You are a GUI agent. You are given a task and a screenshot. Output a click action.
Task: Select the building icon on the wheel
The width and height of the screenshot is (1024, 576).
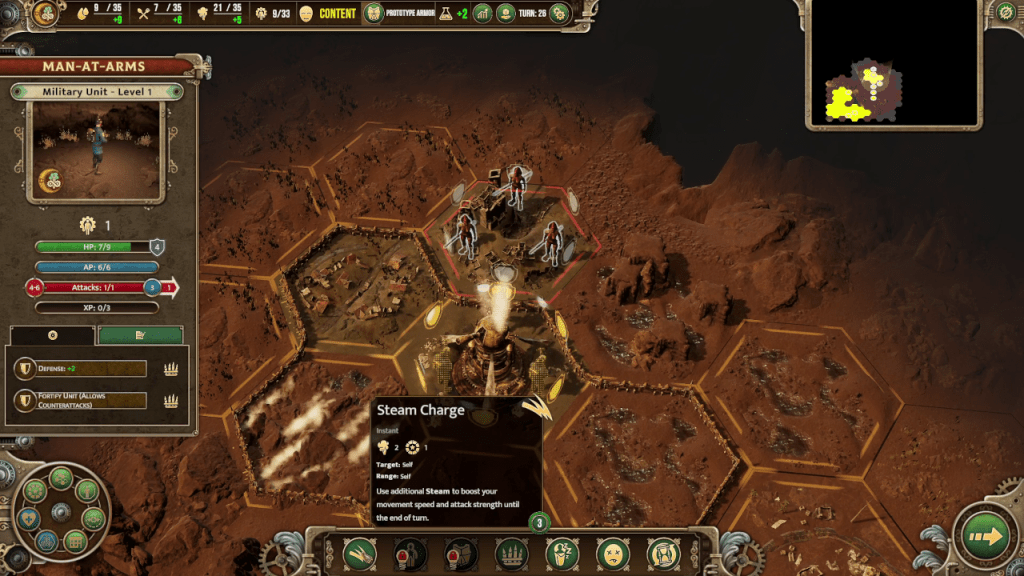point(74,541)
